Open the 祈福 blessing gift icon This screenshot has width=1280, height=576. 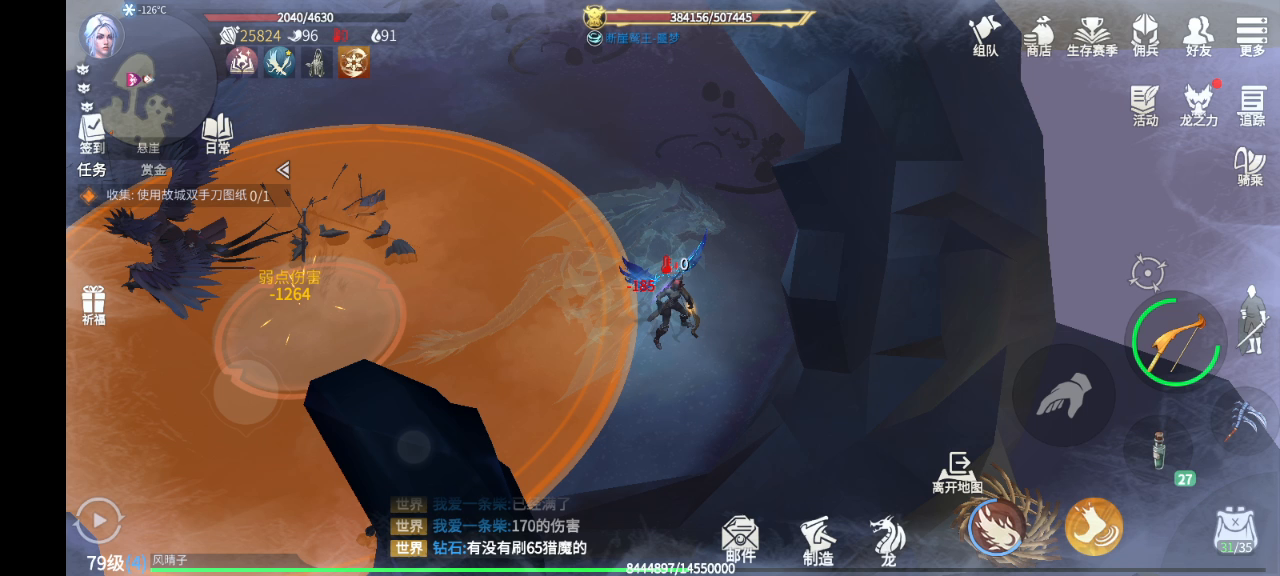[x=94, y=304]
